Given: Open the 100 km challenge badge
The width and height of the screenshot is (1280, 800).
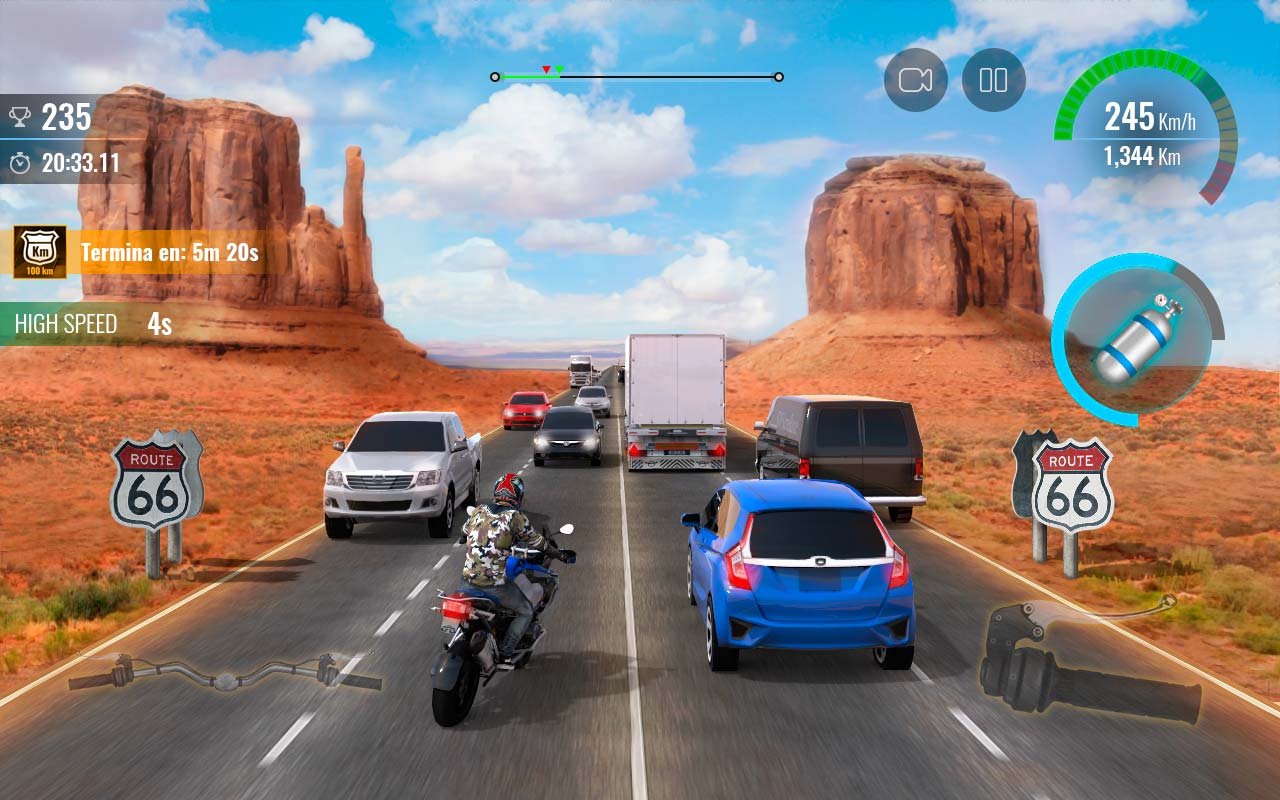Looking at the screenshot, I should pyautogui.click(x=40, y=251).
